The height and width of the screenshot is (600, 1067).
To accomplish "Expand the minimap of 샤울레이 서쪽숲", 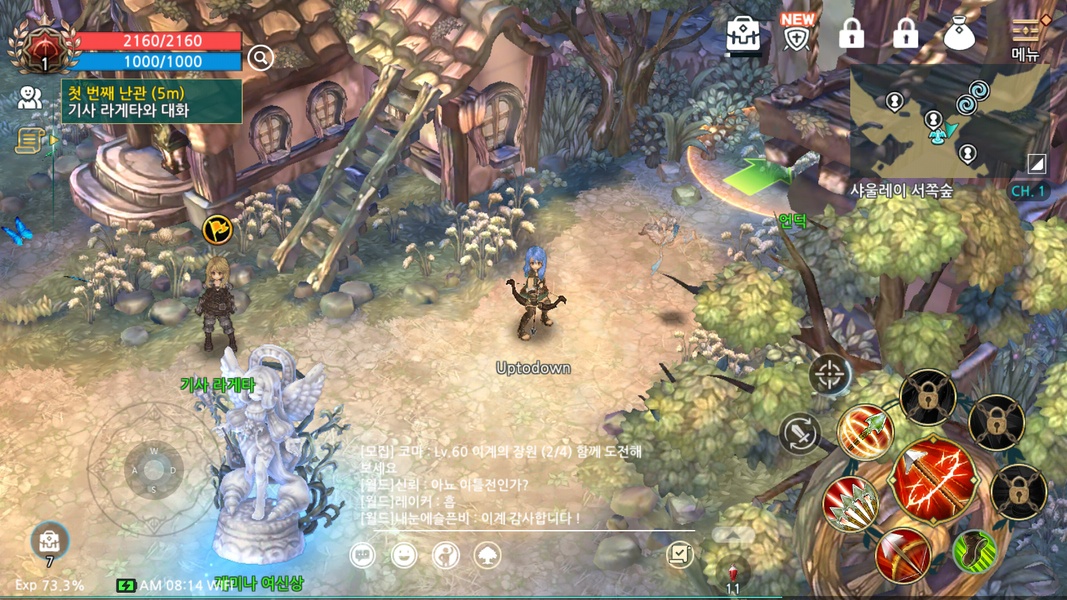I will tap(935, 122).
